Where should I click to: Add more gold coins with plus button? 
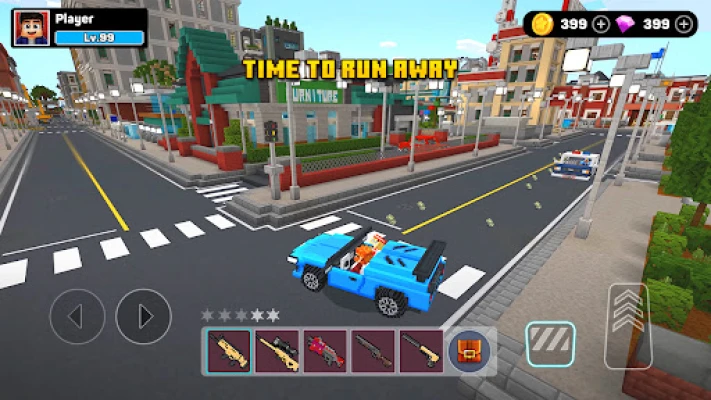pyautogui.click(x=600, y=24)
